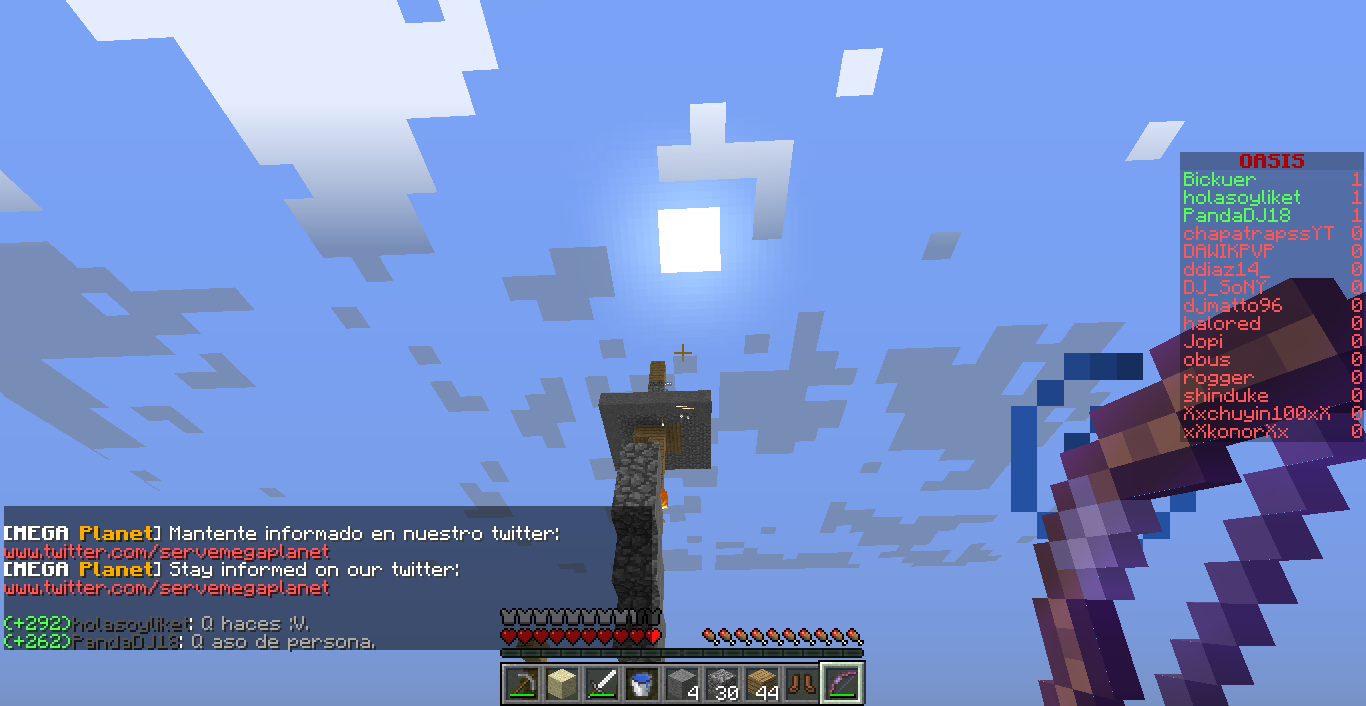This screenshot has height=706, width=1366.
Task: Open the Twitter link under English message
Action: (166, 588)
